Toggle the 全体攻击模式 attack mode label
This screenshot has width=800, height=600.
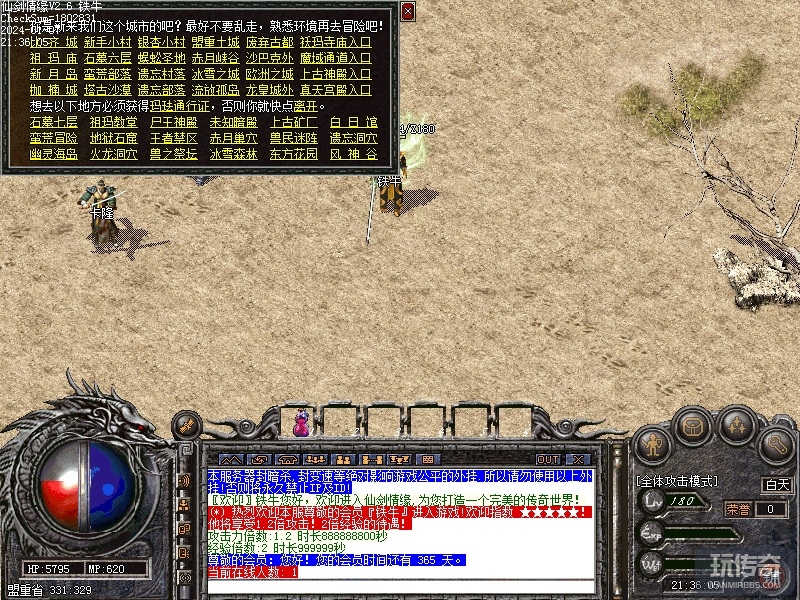pyautogui.click(x=676, y=481)
